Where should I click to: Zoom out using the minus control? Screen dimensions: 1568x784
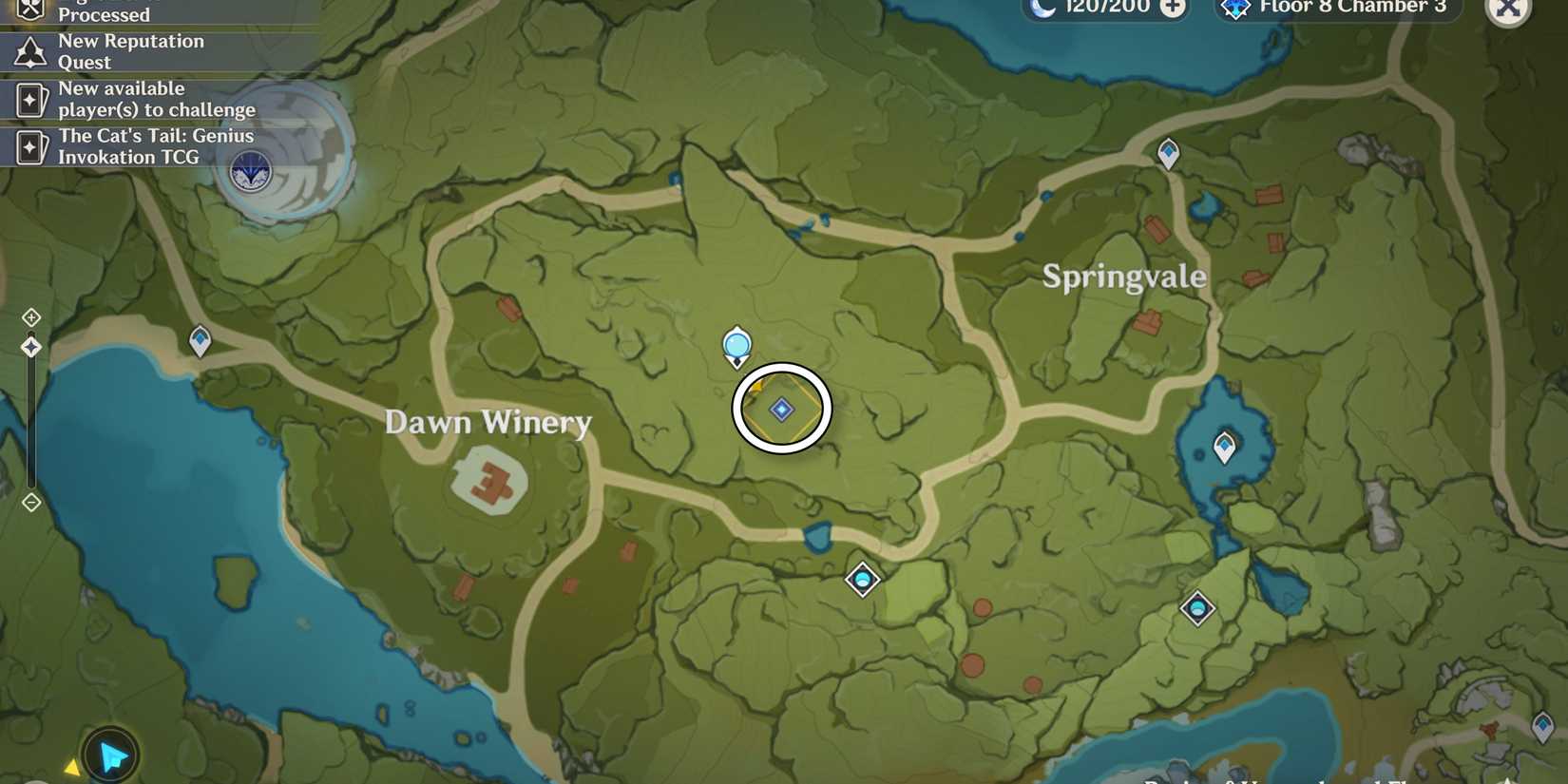[31, 503]
